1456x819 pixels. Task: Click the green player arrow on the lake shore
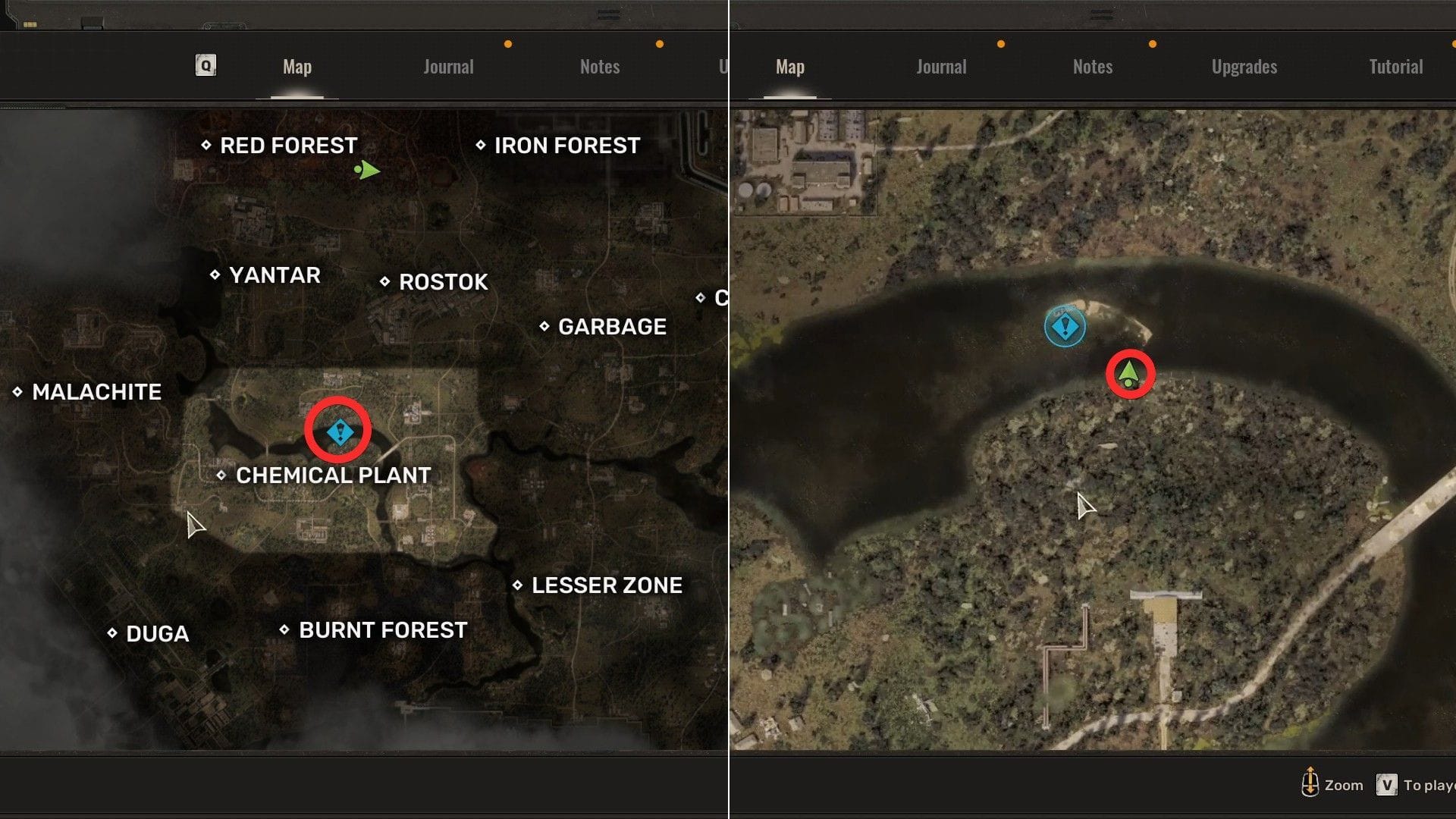tap(1128, 373)
